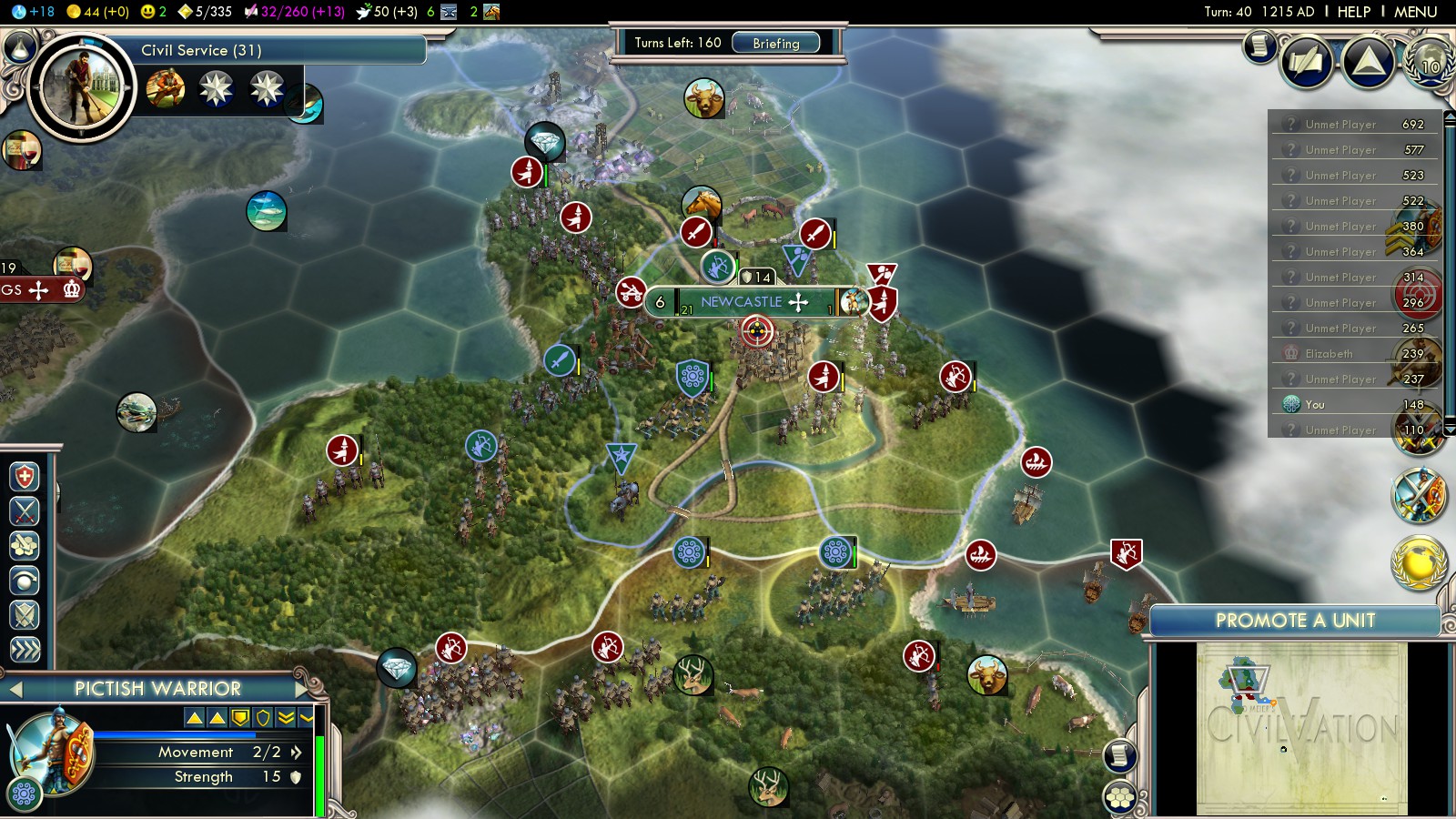This screenshot has width=1456, height=819.
Task: Click the gold globe notification icon
Action: click(1419, 561)
